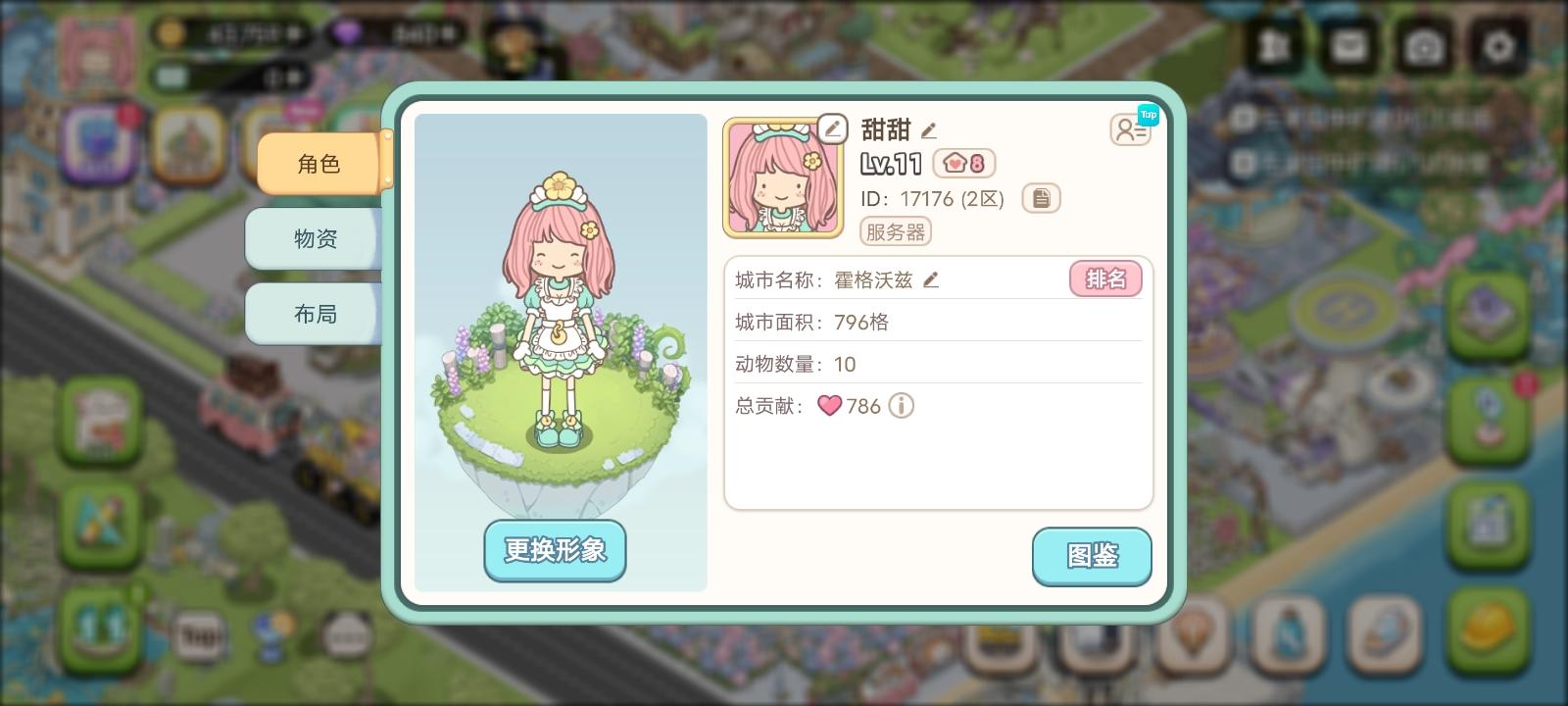Copy the ID 17176 using the copy icon

click(x=1042, y=198)
